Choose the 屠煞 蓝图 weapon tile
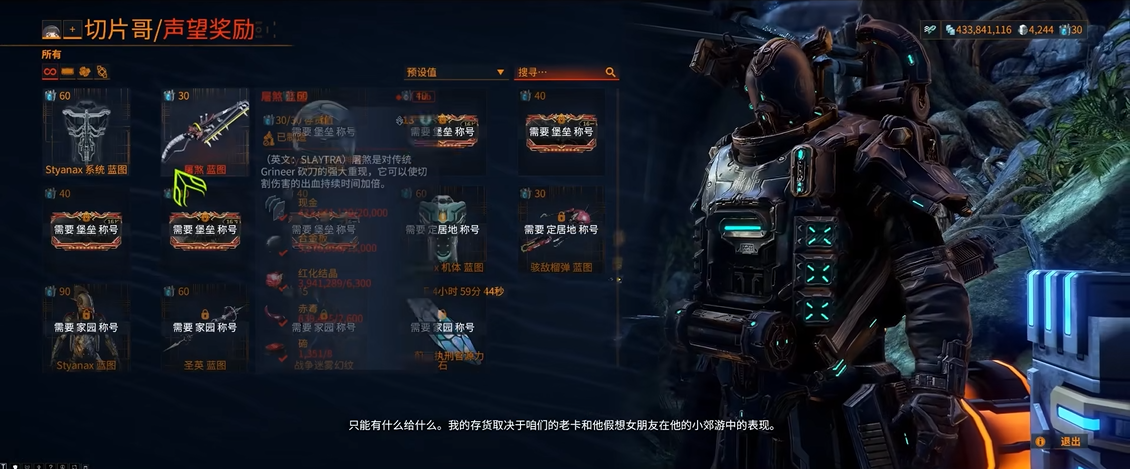The image size is (1130, 469). (x=204, y=132)
